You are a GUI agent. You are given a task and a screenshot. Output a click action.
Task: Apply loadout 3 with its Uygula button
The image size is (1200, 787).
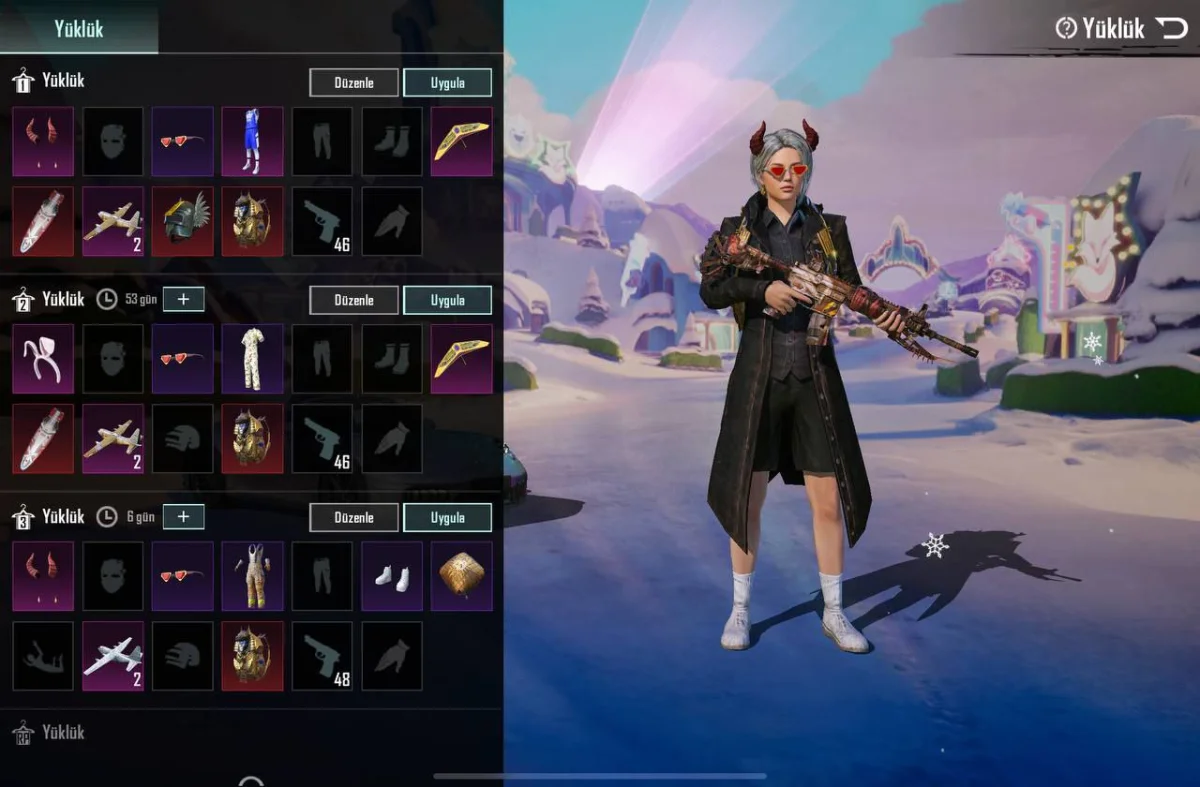[x=447, y=517]
